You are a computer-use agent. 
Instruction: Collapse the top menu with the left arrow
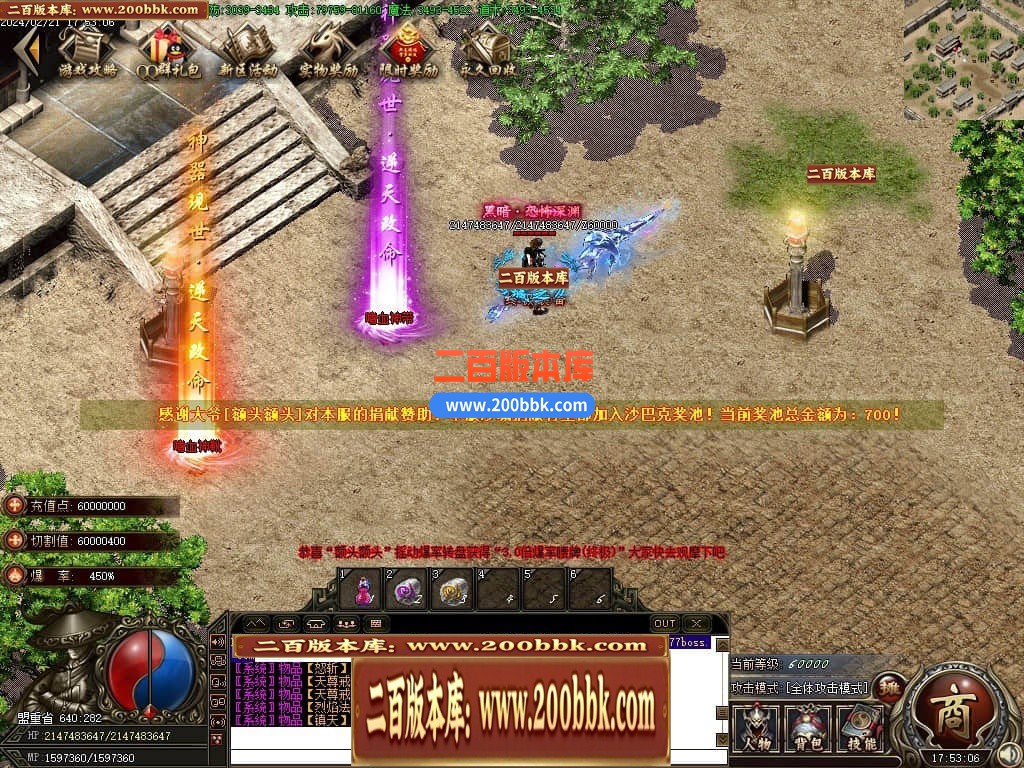[x=32, y=47]
